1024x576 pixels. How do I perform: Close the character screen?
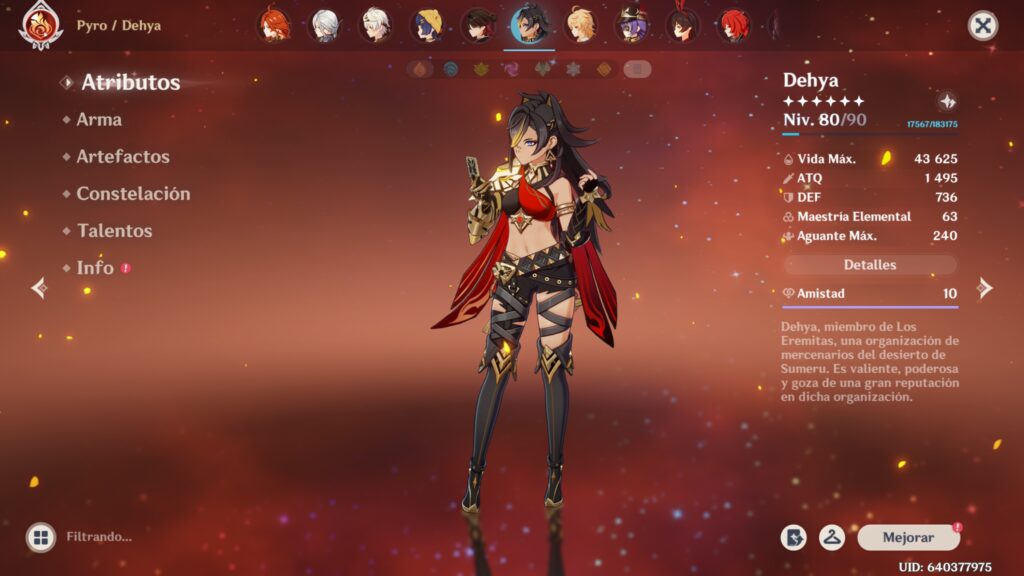983,25
